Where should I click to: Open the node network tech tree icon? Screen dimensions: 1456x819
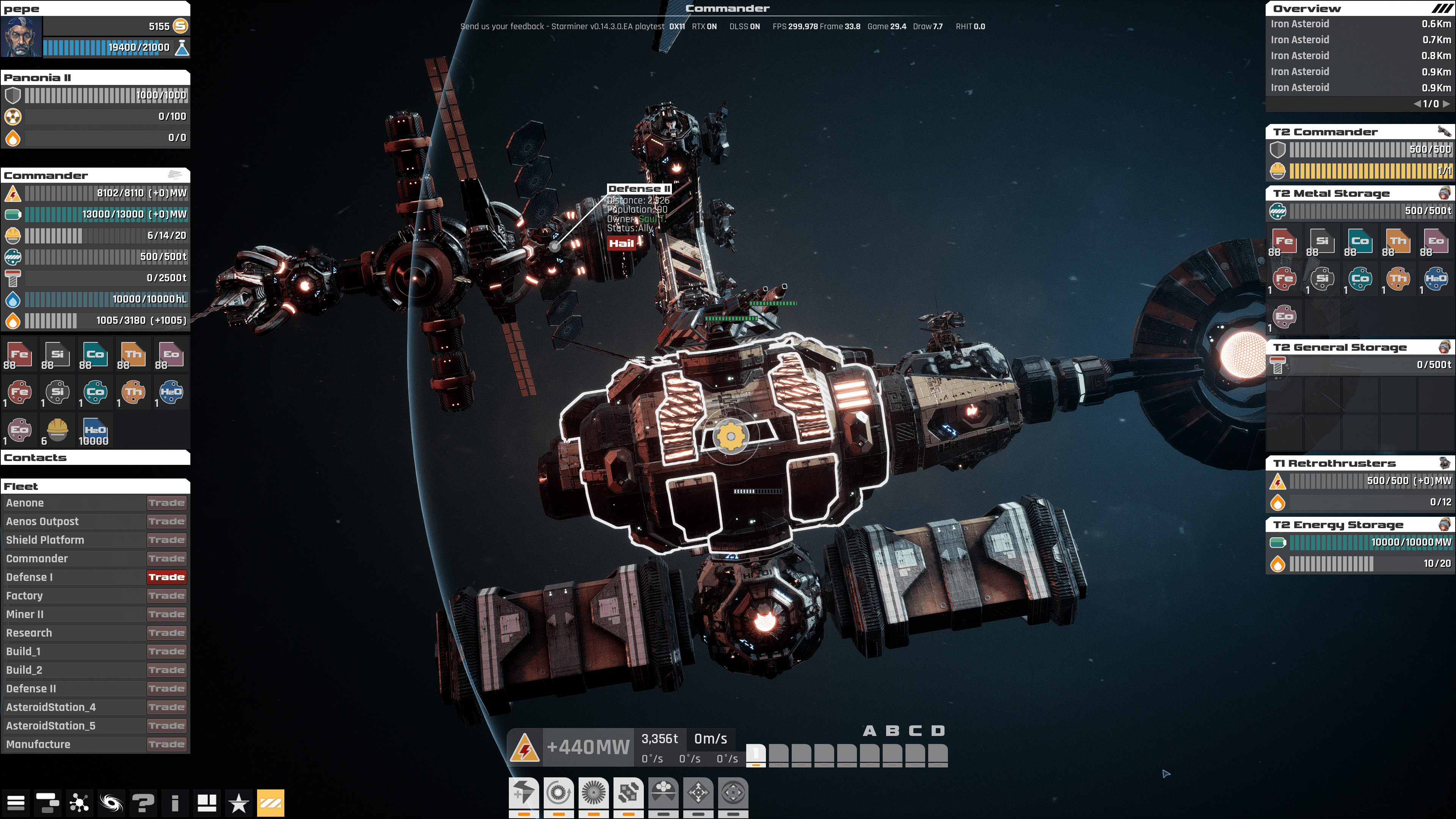pos(79,802)
